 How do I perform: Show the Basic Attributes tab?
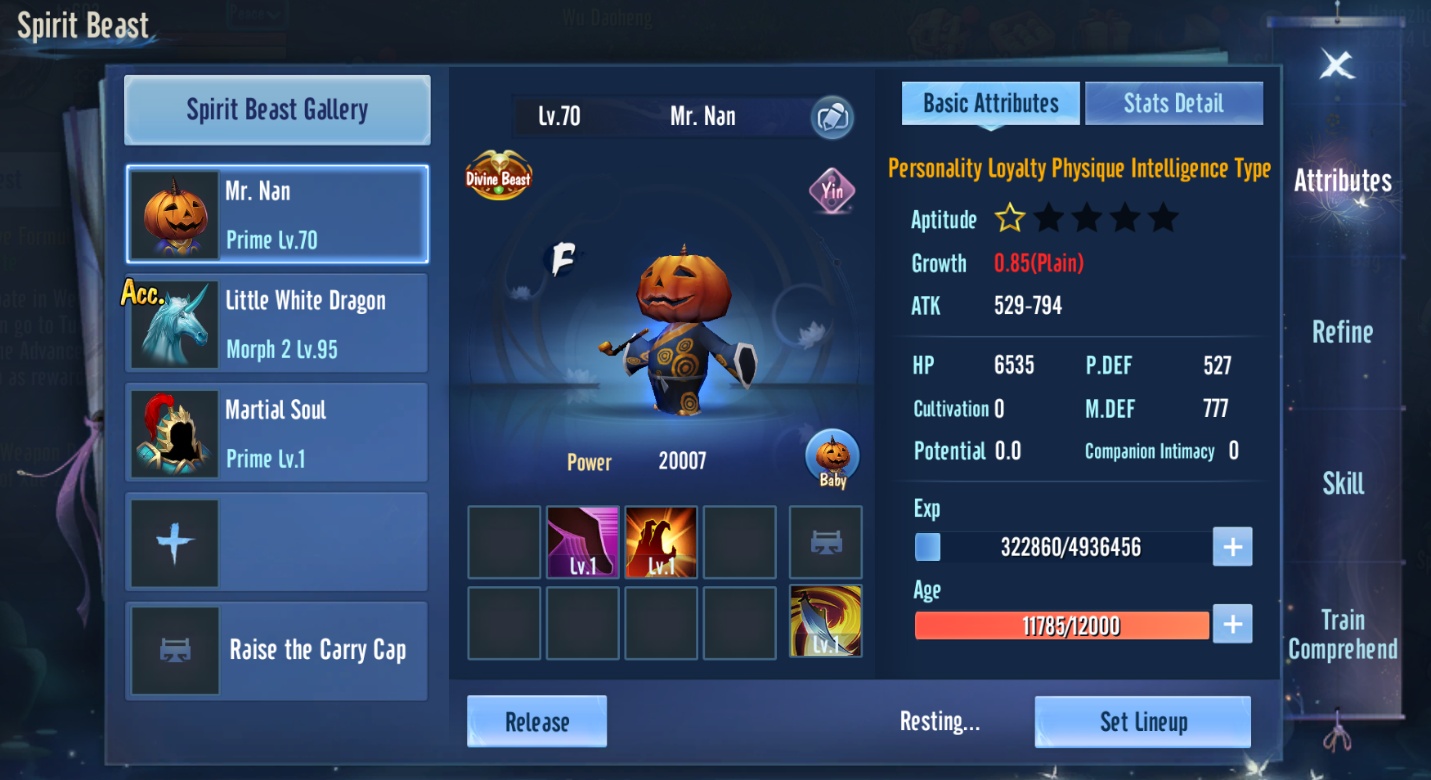point(990,104)
